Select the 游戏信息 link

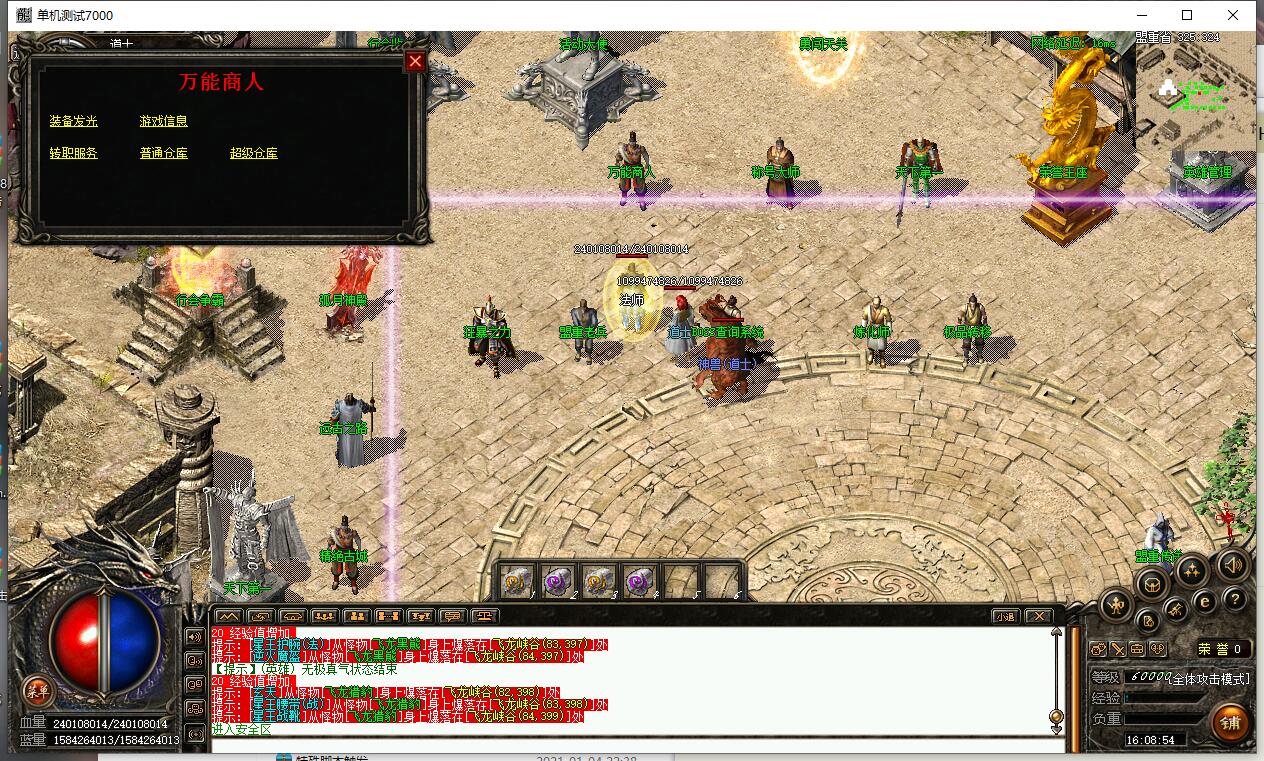point(164,121)
